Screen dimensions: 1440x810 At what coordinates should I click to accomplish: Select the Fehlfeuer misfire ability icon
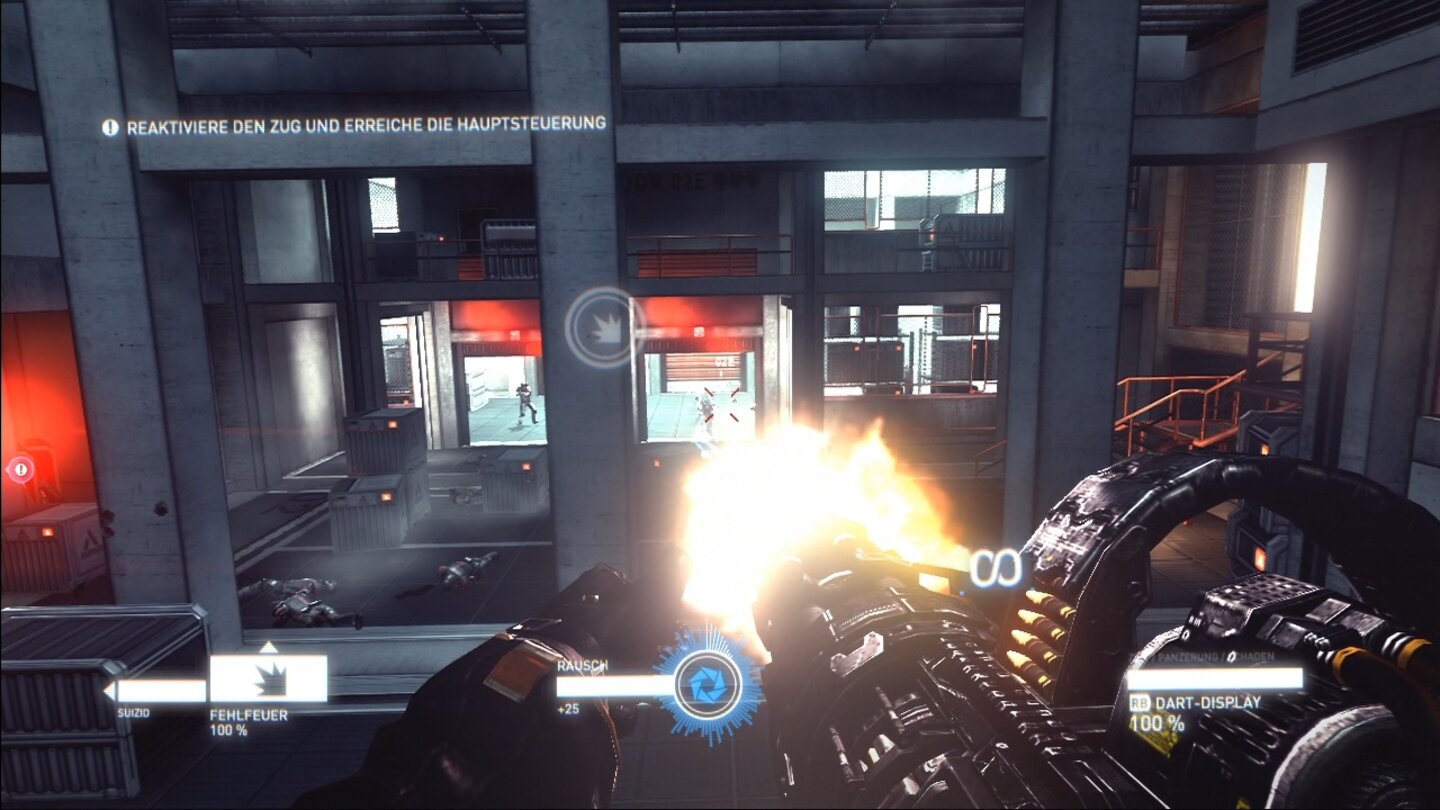click(271, 679)
